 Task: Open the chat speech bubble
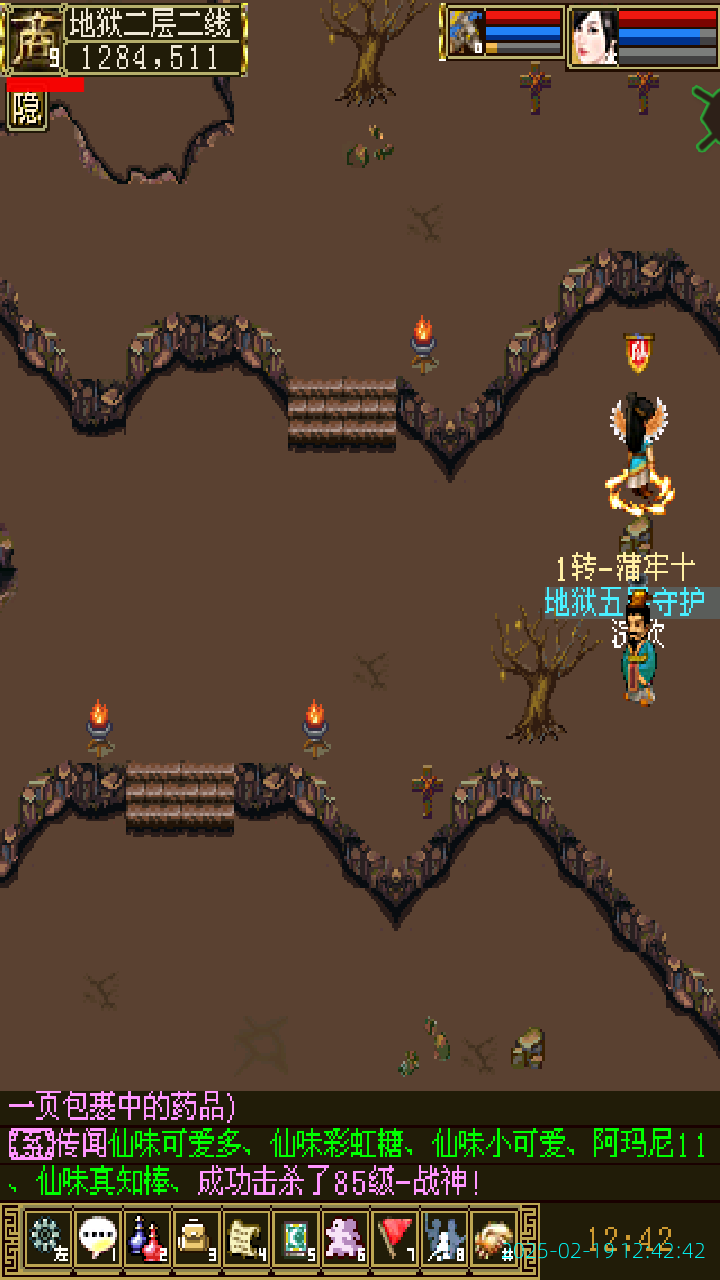(97, 1238)
